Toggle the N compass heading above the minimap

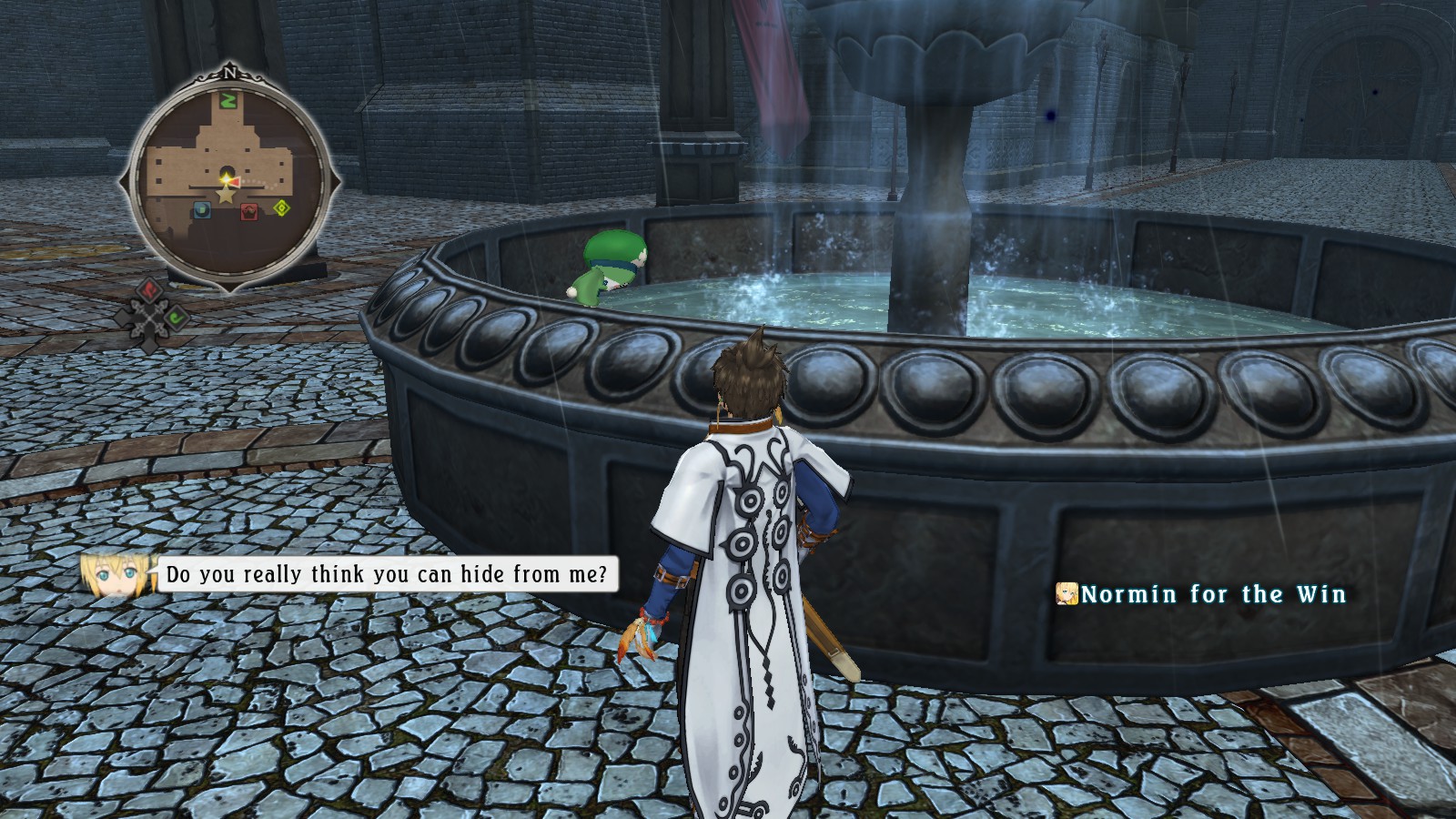(x=231, y=71)
